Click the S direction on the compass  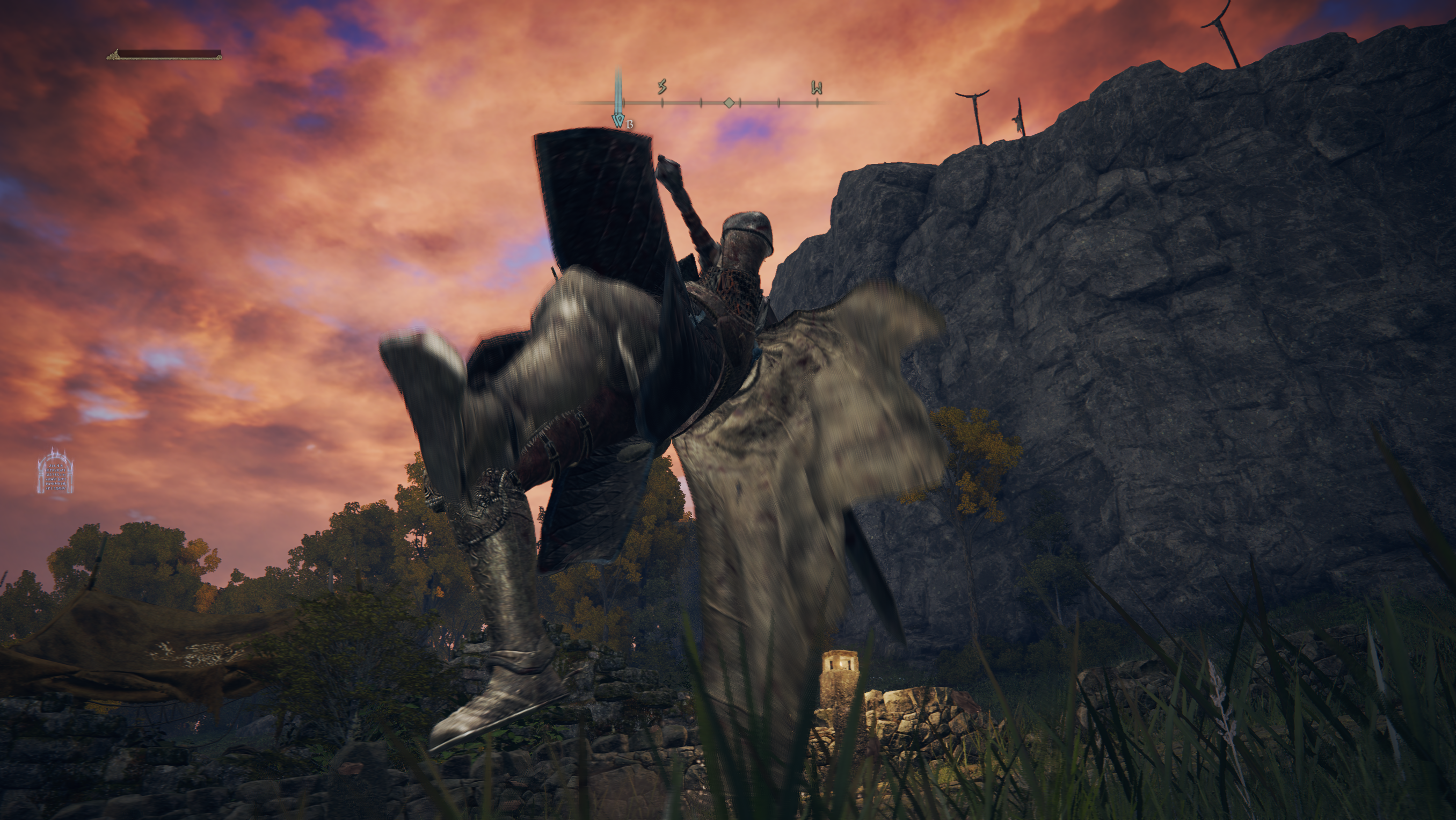point(662,86)
